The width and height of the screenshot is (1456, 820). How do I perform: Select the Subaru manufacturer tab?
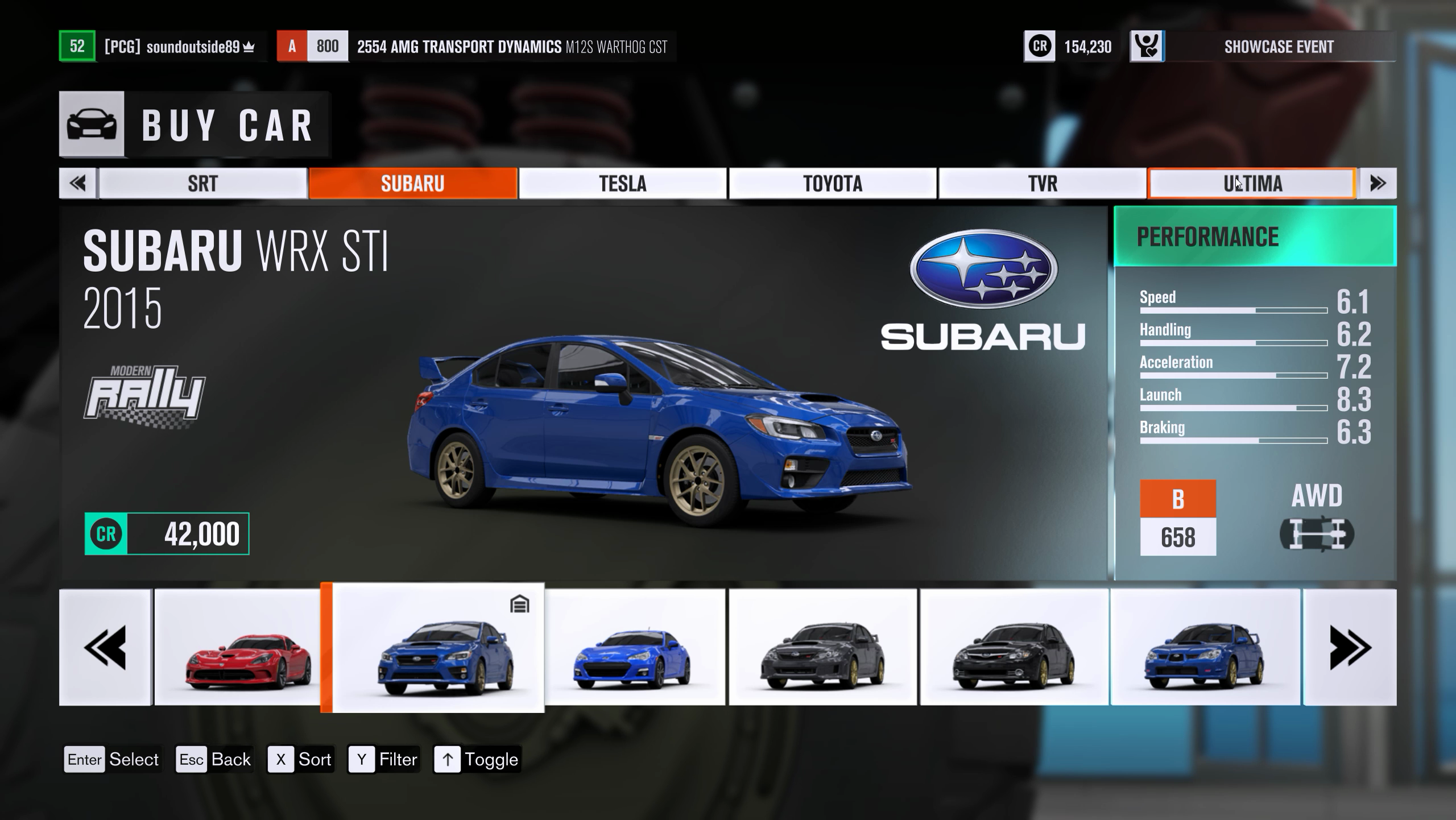pyautogui.click(x=412, y=183)
